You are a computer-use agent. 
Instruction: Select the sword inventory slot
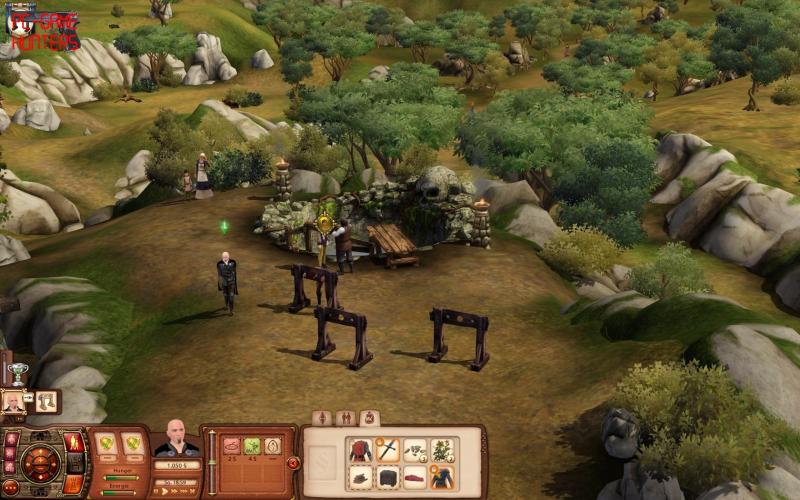pyautogui.click(x=388, y=450)
